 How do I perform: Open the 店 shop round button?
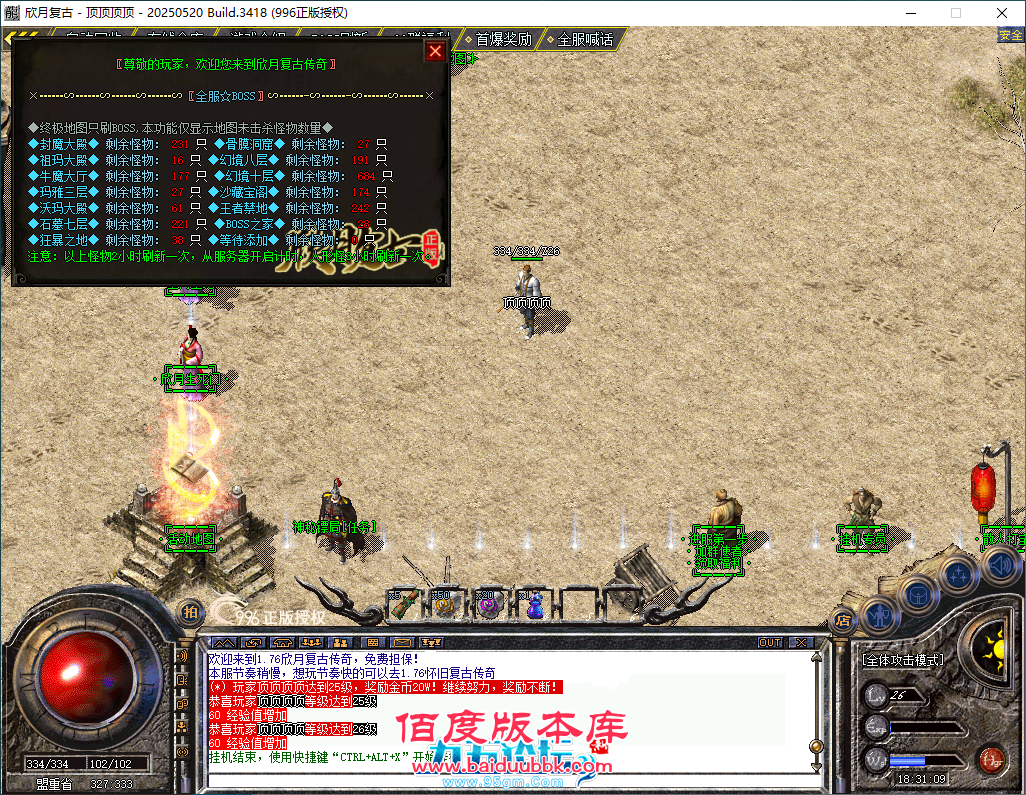(843, 619)
